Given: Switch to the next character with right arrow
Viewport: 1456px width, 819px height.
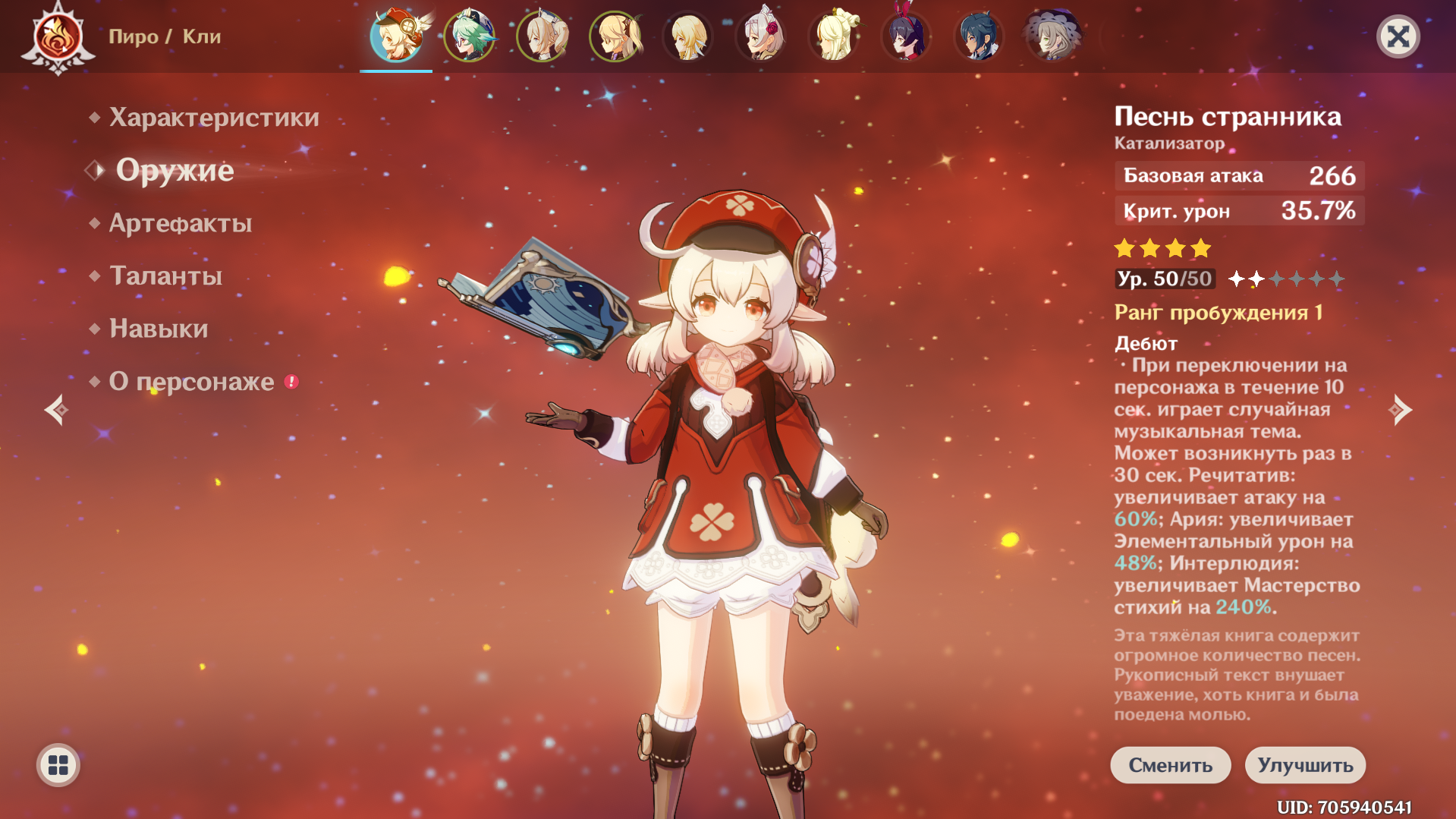Looking at the screenshot, I should pyautogui.click(x=1400, y=410).
